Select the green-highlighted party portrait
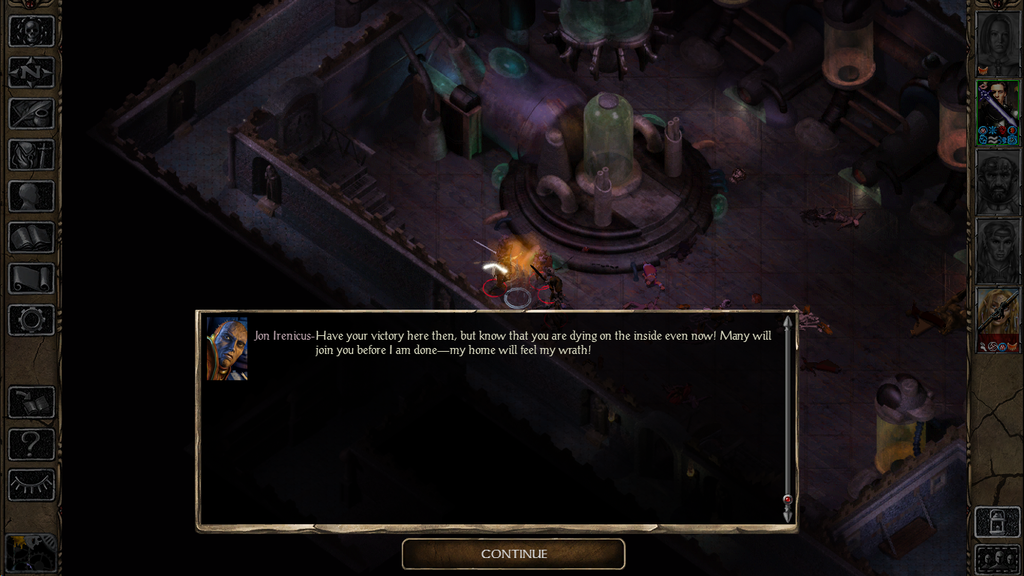The width and height of the screenshot is (1024, 576). click(997, 112)
